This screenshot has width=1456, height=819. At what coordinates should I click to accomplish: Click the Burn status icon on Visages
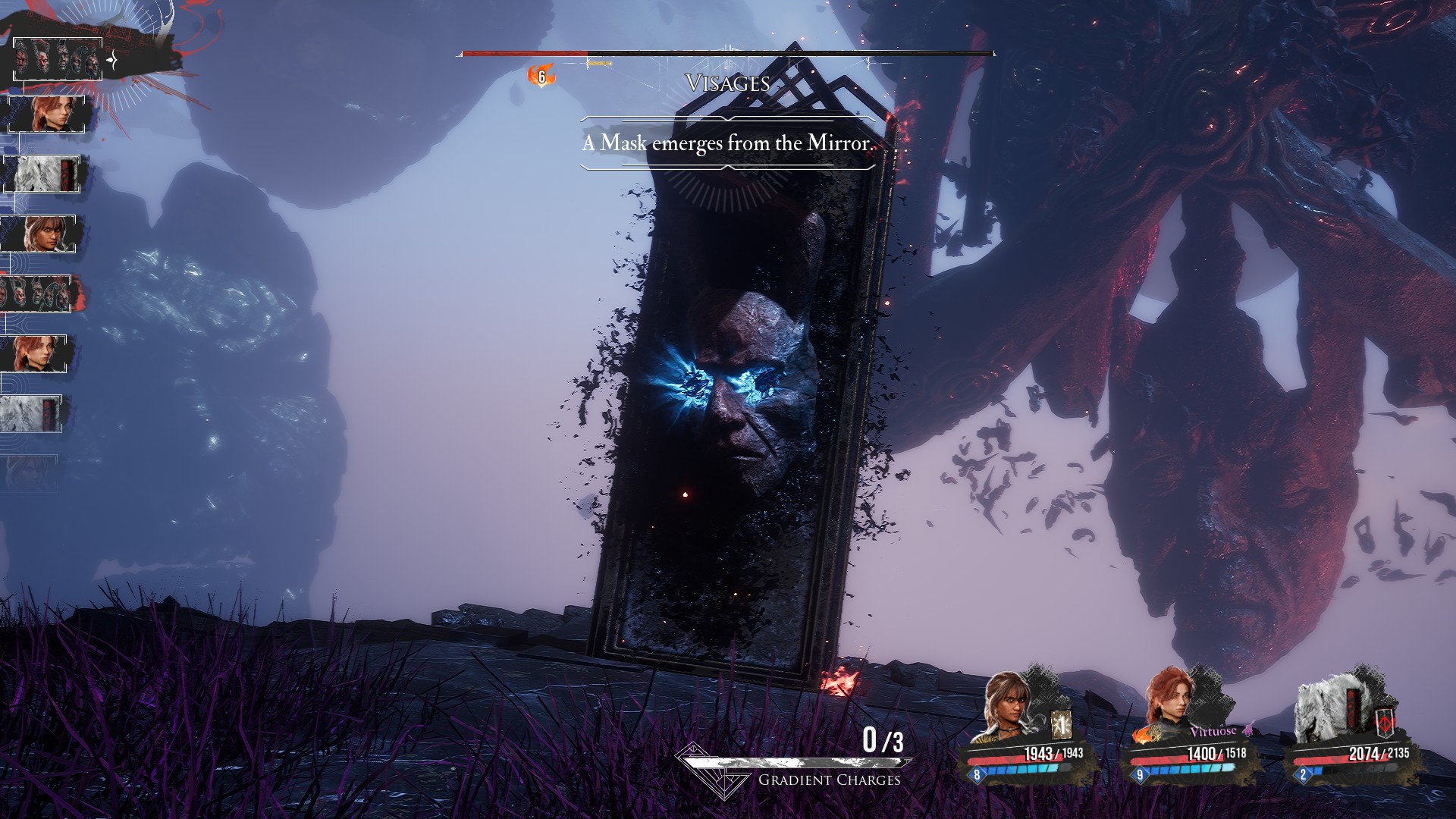[x=541, y=76]
